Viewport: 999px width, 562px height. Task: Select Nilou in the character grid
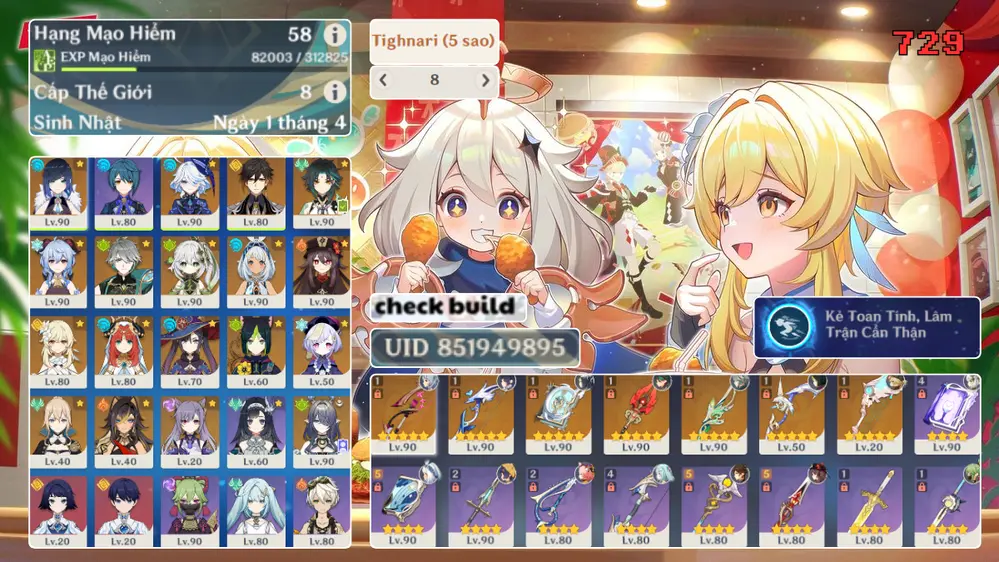(124, 350)
